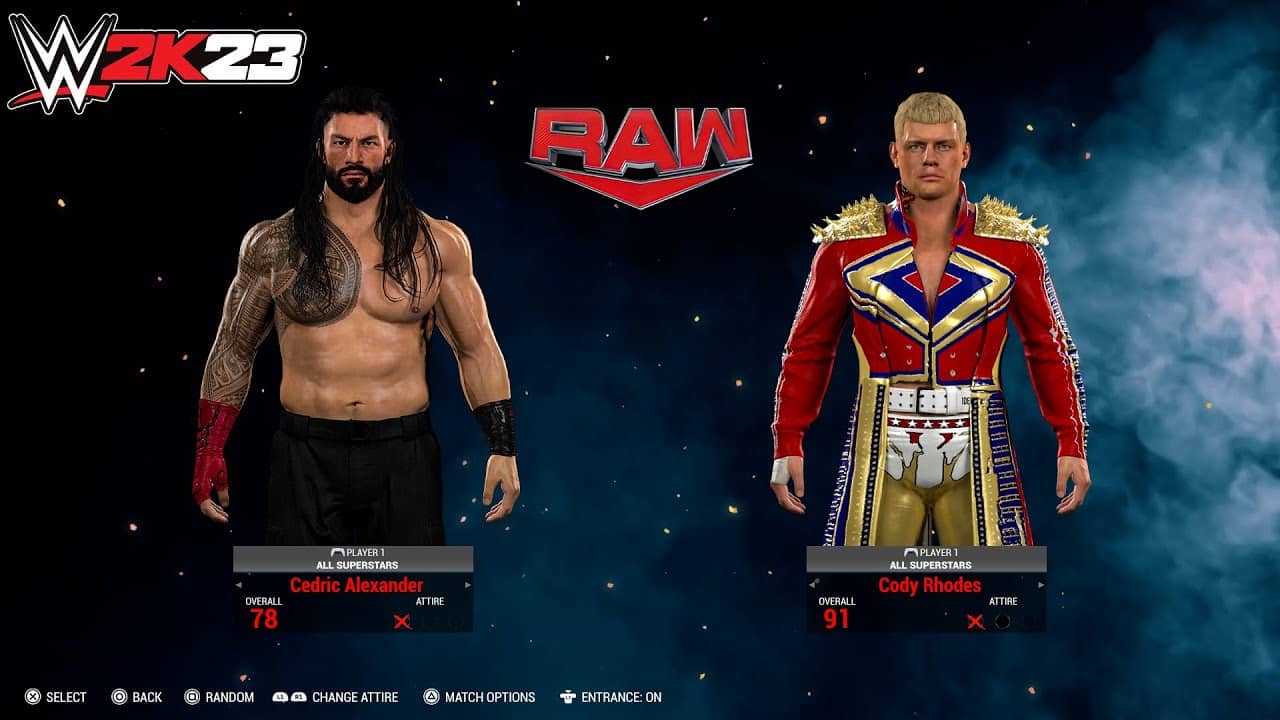This screenshot has width=1280, height=720.
Task: Click the right arrow beside Cedric Alexander
Action: click(467, 583)
